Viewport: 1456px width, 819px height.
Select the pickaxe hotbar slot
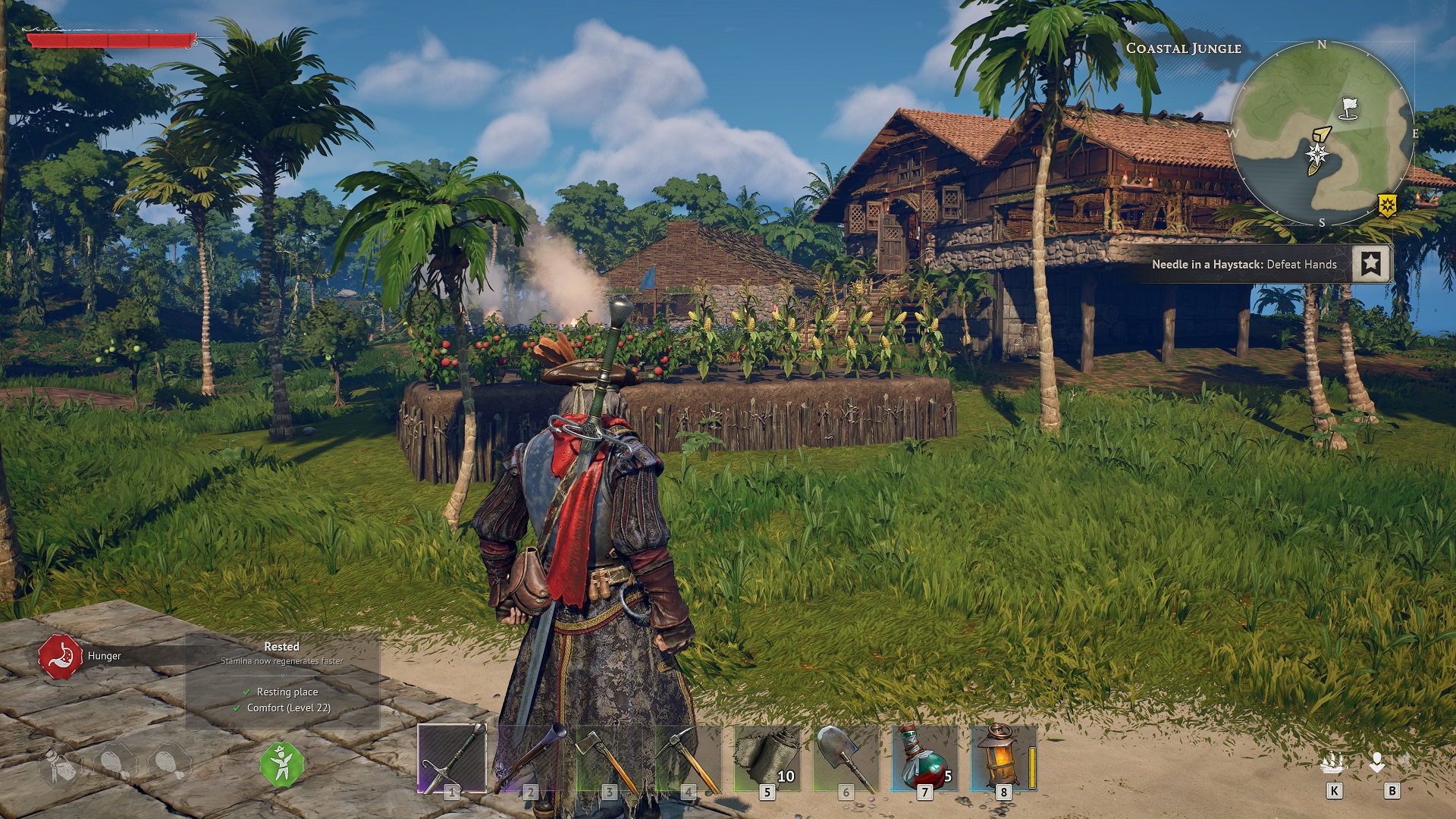(689, 758)
